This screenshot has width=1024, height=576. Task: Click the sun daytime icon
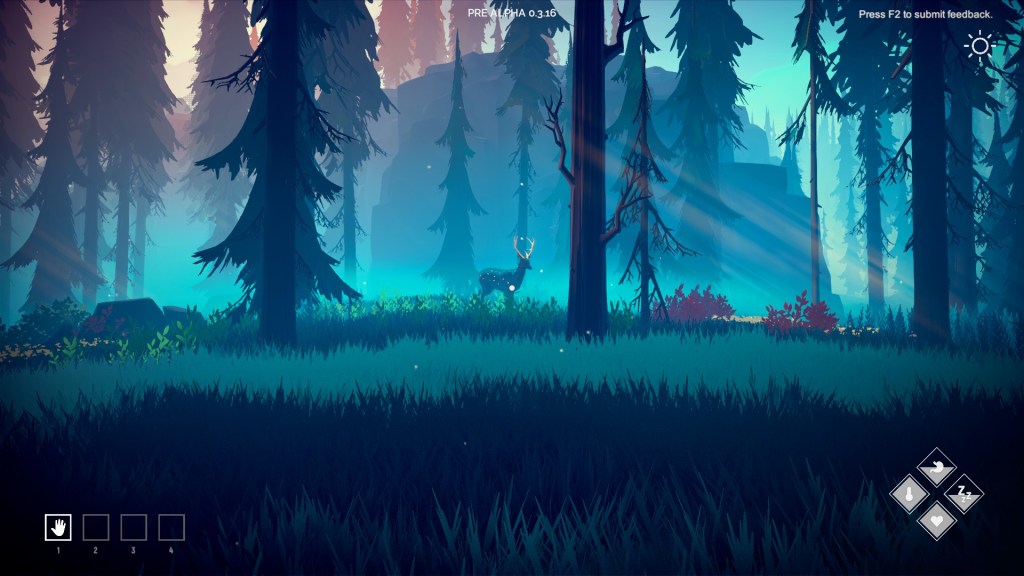click(x=978, y=46)
